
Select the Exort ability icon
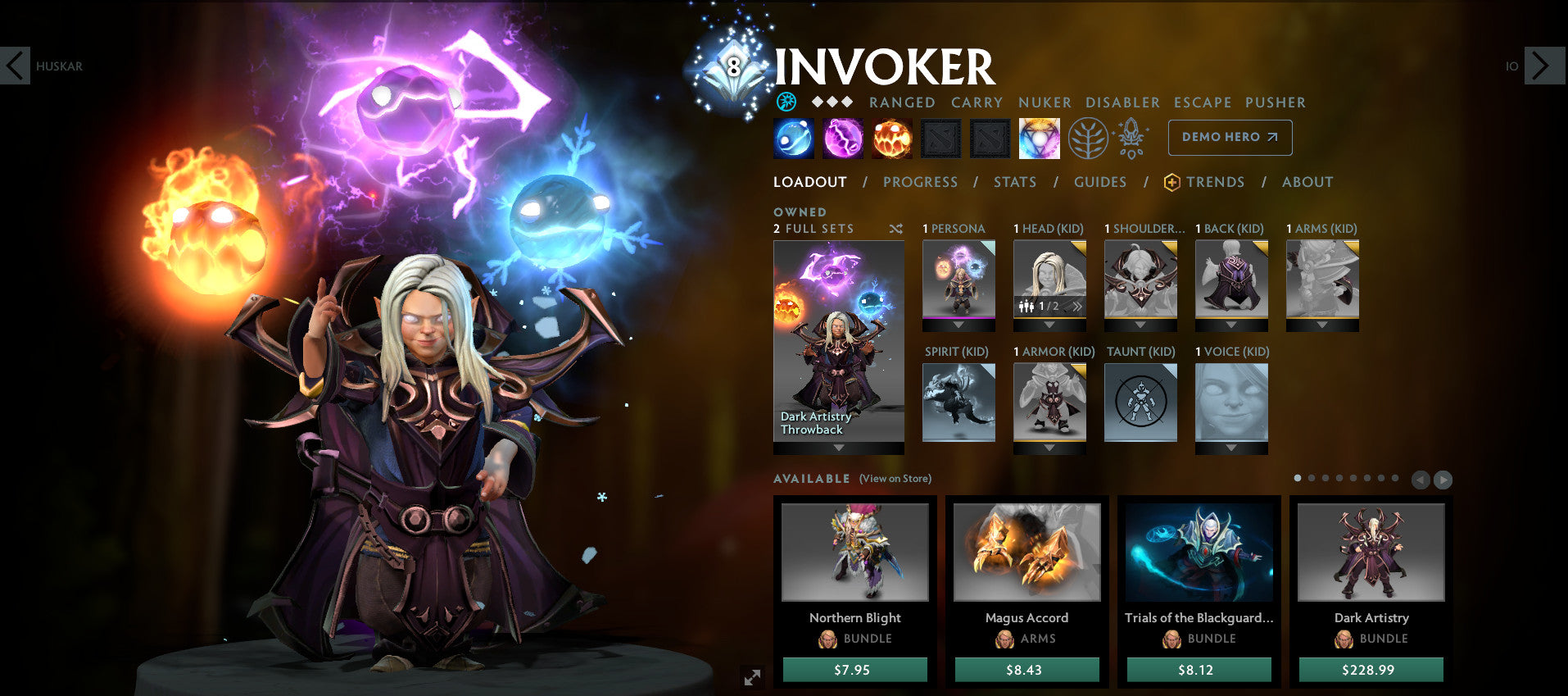tap(890, 138)
